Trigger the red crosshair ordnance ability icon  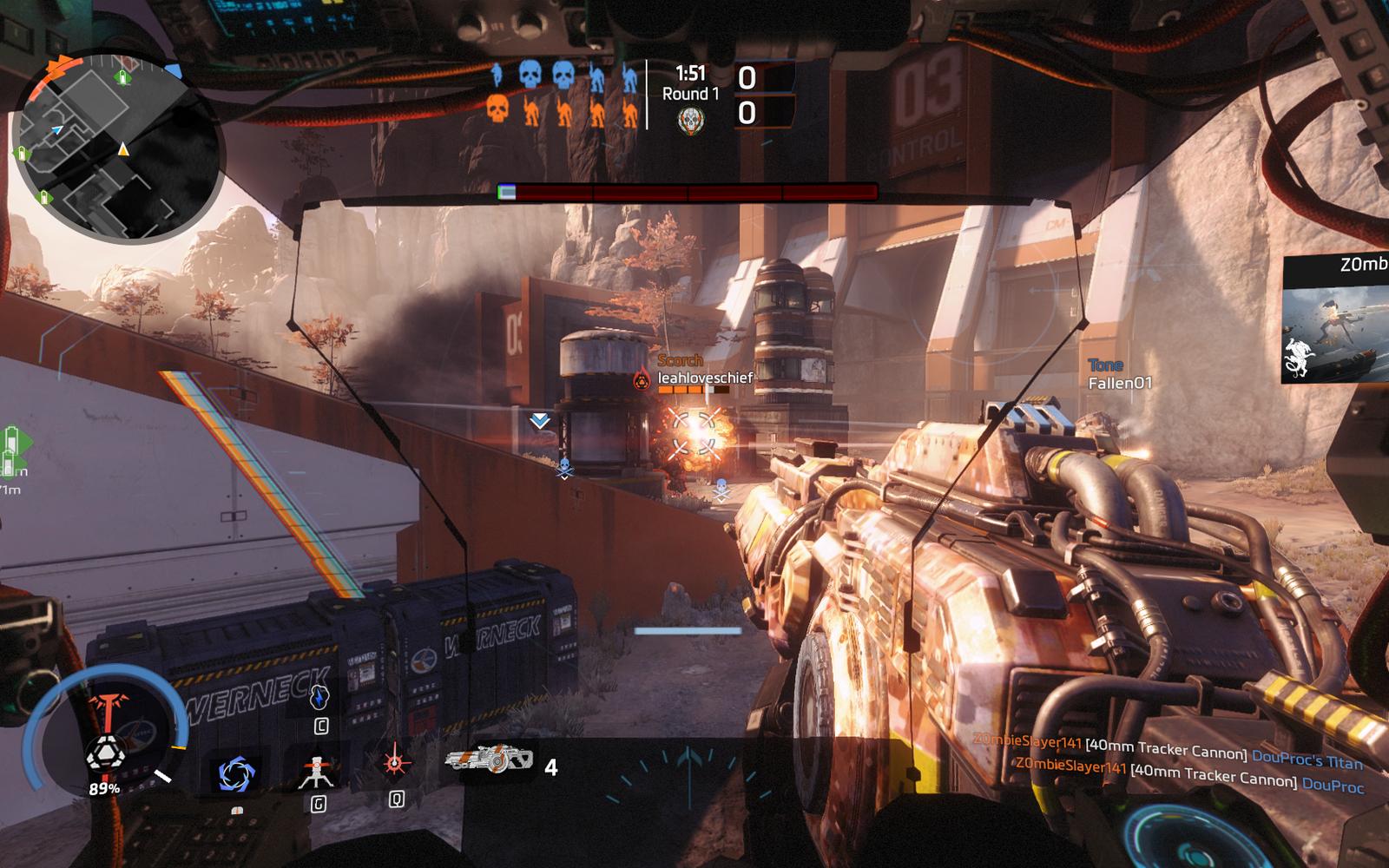(396, 763)
